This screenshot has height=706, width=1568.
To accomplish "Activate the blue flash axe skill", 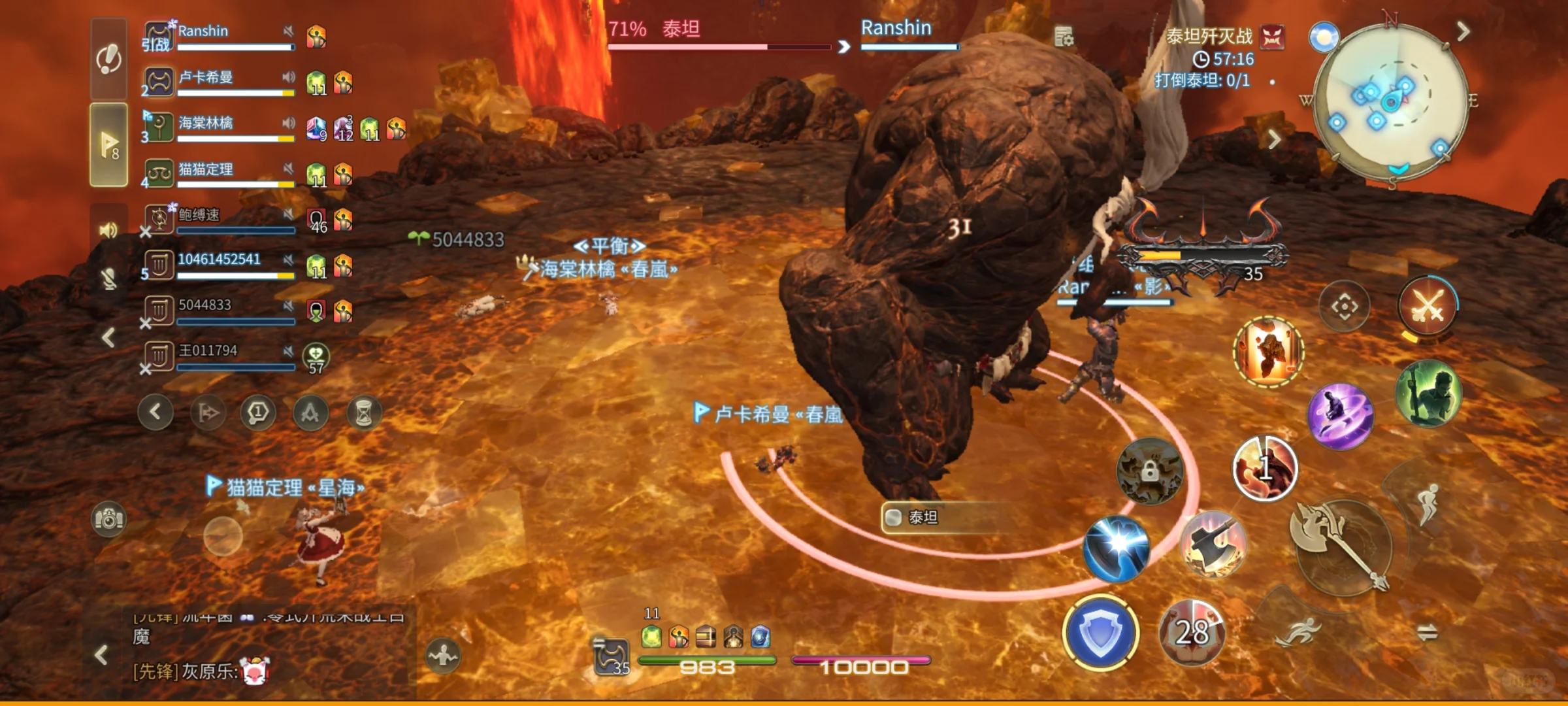I will pos(1116,548).
